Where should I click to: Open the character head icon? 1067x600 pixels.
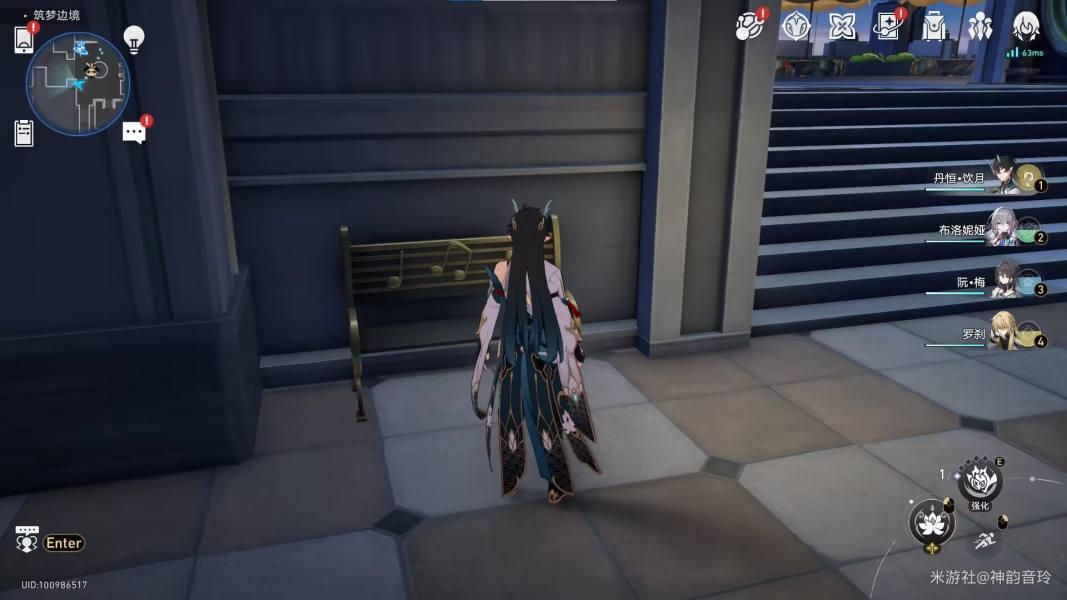(x=1026, y=27)
